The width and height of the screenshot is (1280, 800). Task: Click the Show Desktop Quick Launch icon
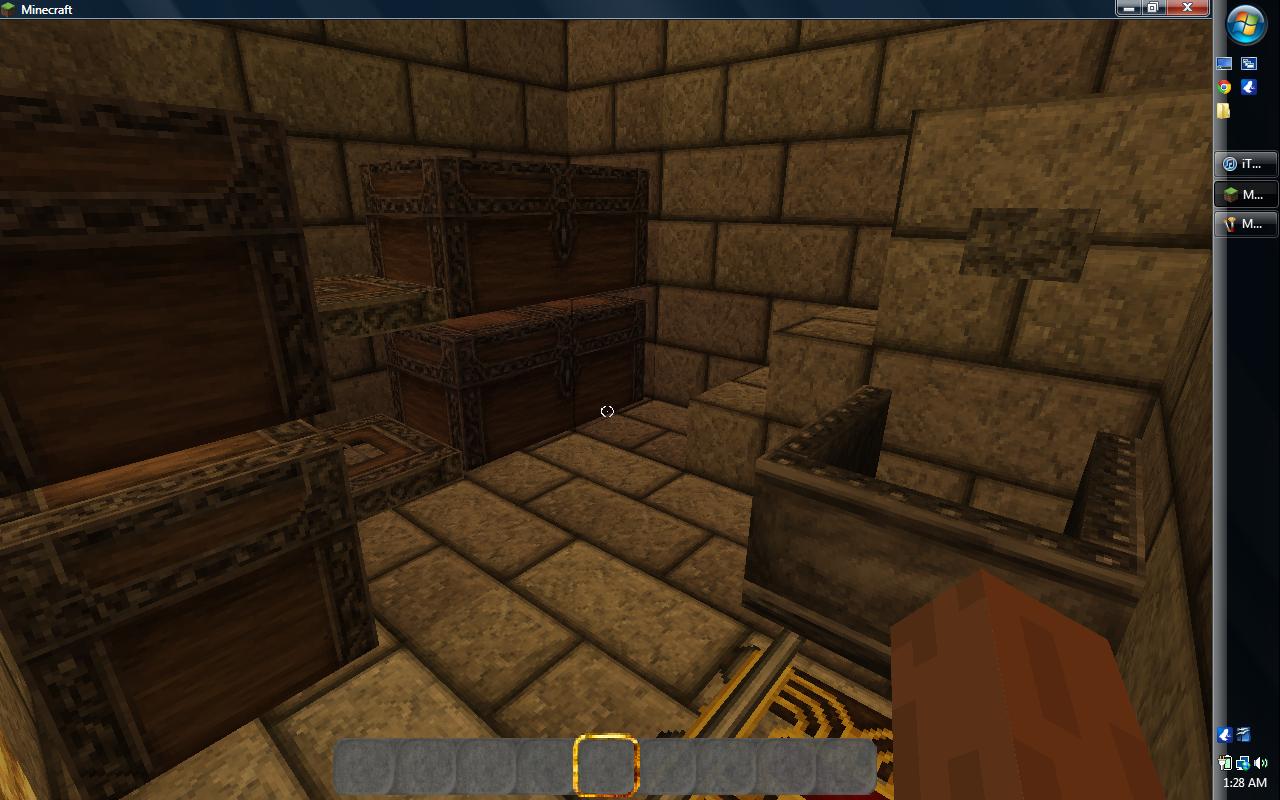[1222, 62]
